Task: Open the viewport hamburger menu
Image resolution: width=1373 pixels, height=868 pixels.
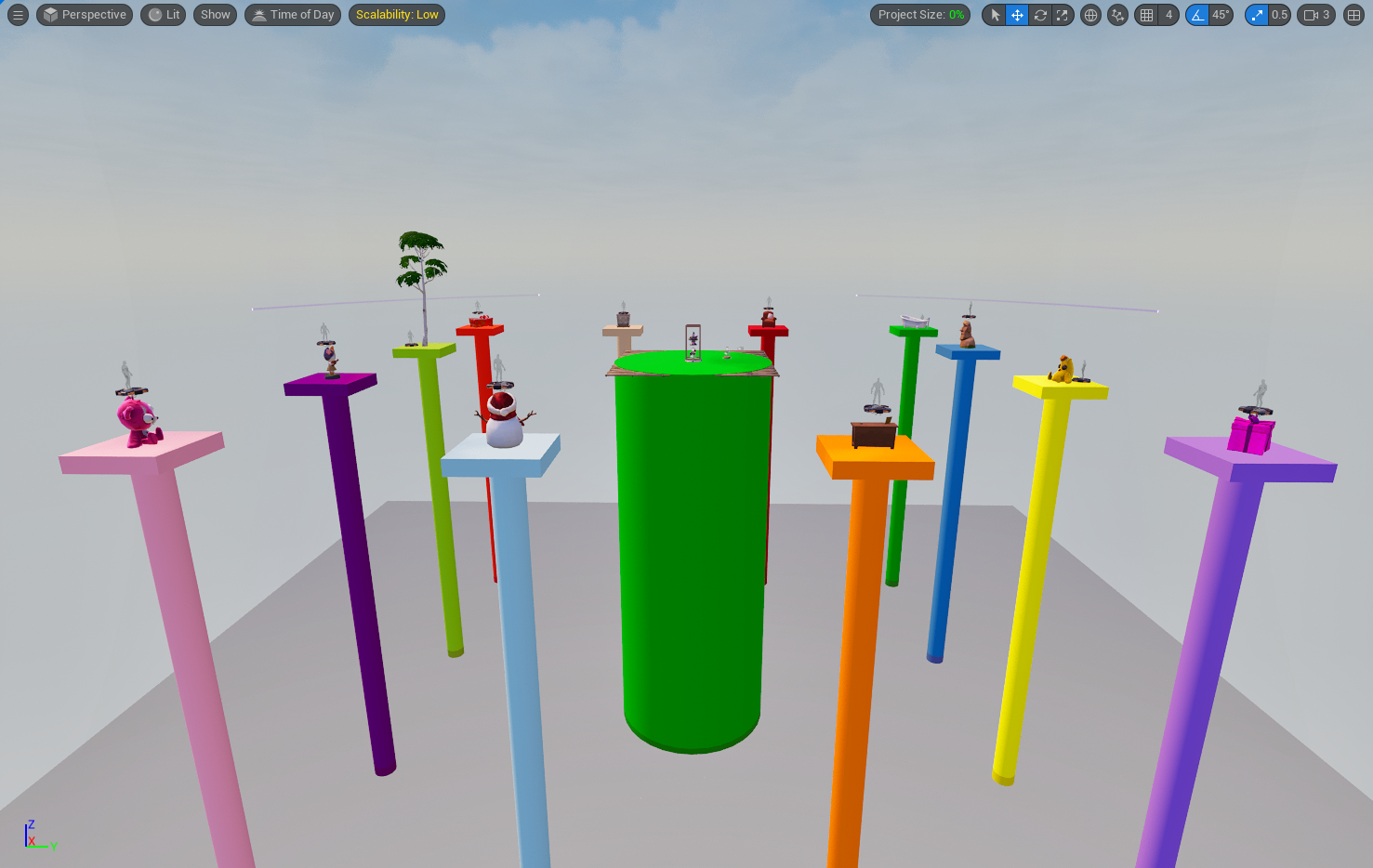Action: click(x=18, y=15)
